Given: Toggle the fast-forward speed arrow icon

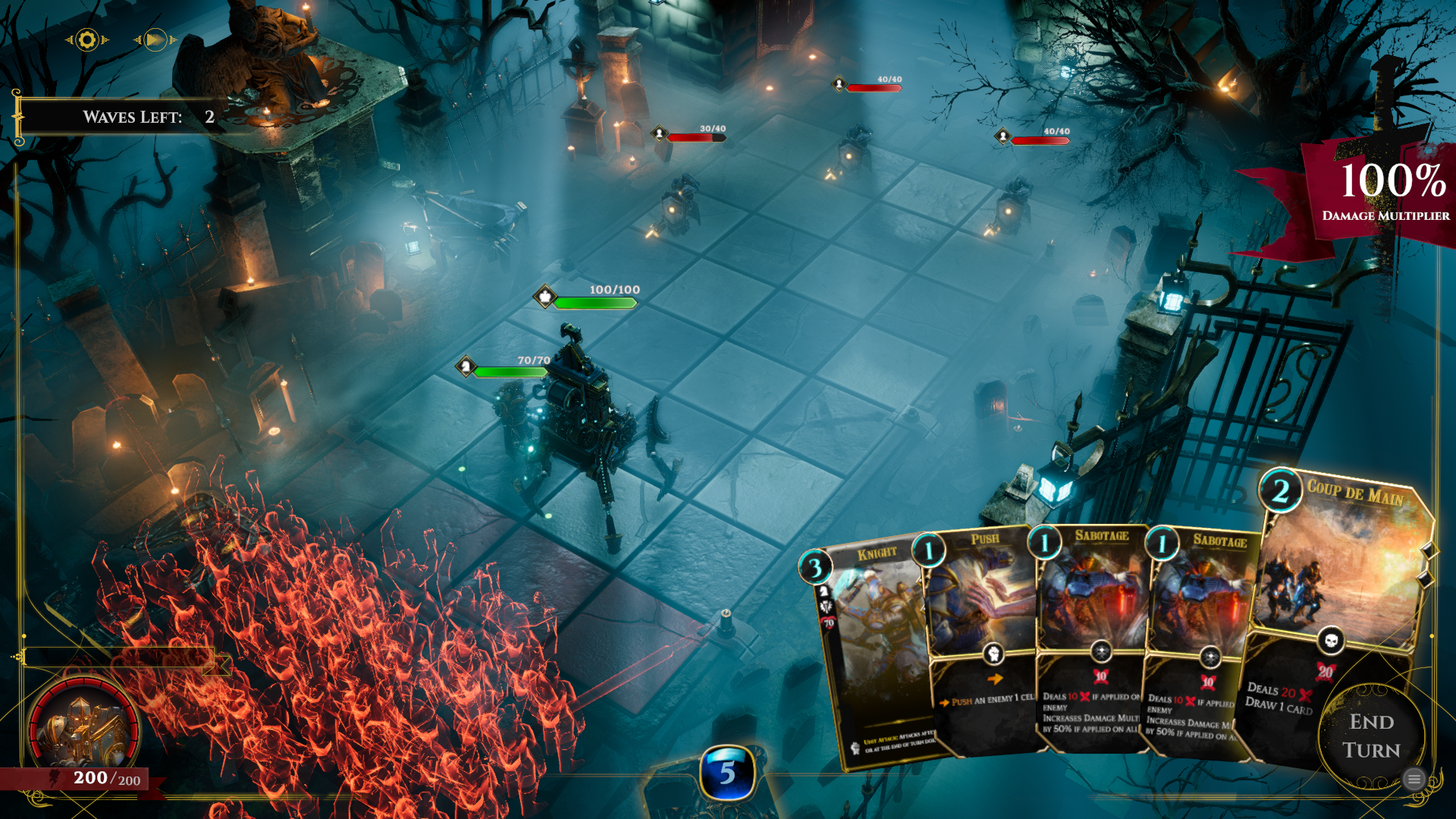Looking at the screenshot, I should (155, 40).
